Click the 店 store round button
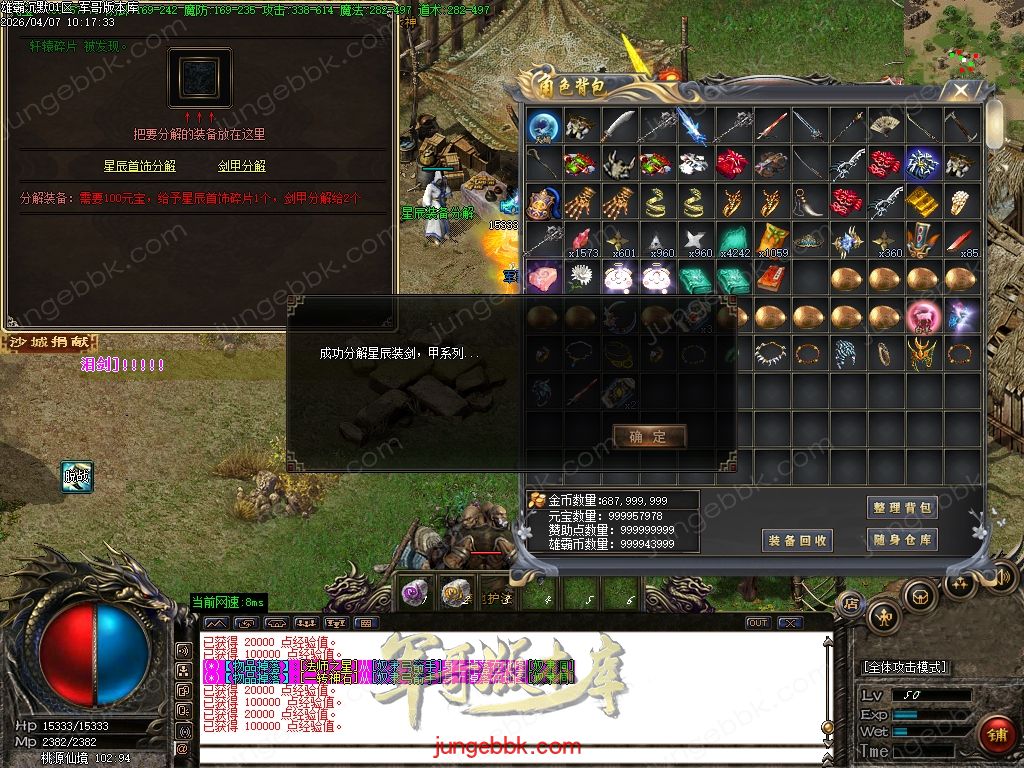 click(851, 604)
